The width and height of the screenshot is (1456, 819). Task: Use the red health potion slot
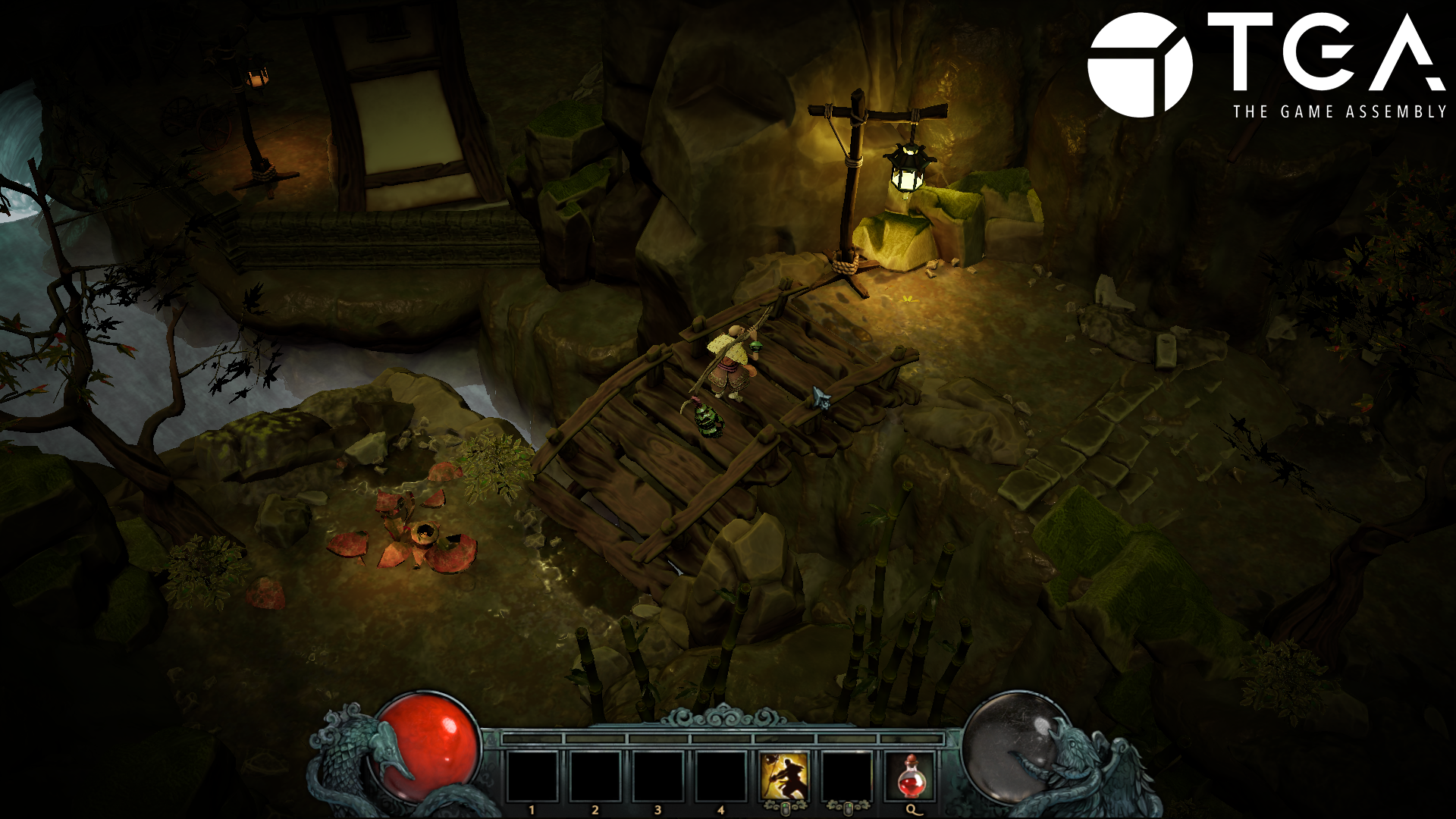[910, 777]
